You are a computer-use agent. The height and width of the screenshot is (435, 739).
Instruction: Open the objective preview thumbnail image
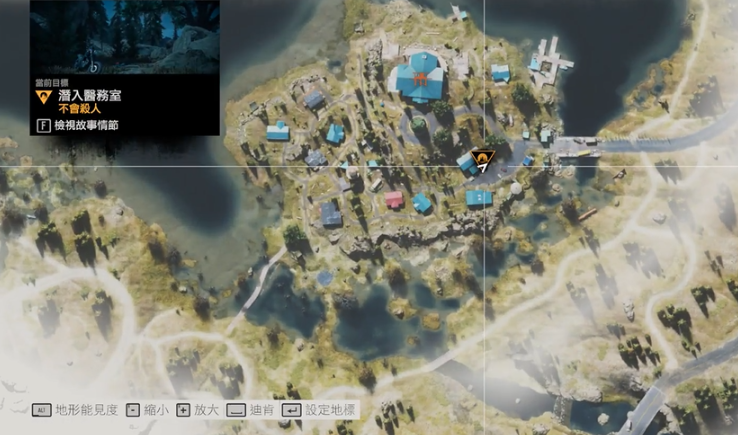[124, 38]
